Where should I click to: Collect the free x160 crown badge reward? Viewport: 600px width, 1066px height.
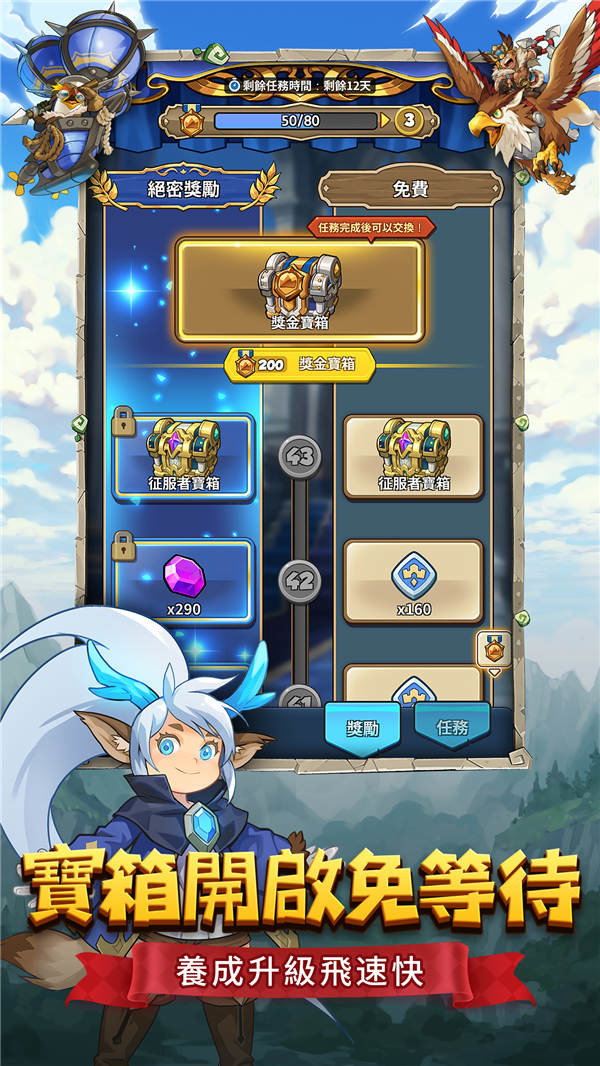pyautogui.click(x=413, y=582)
